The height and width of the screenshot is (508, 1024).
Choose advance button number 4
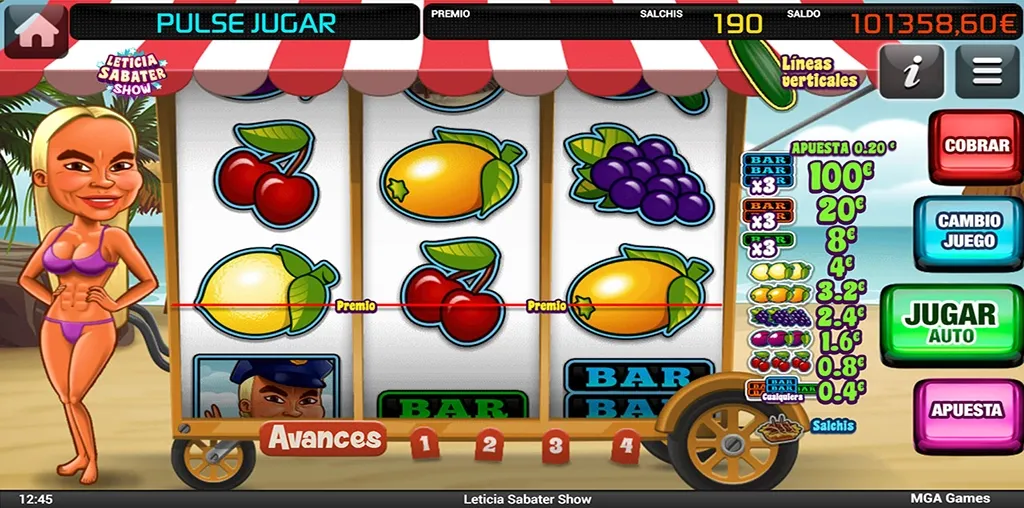626,445
